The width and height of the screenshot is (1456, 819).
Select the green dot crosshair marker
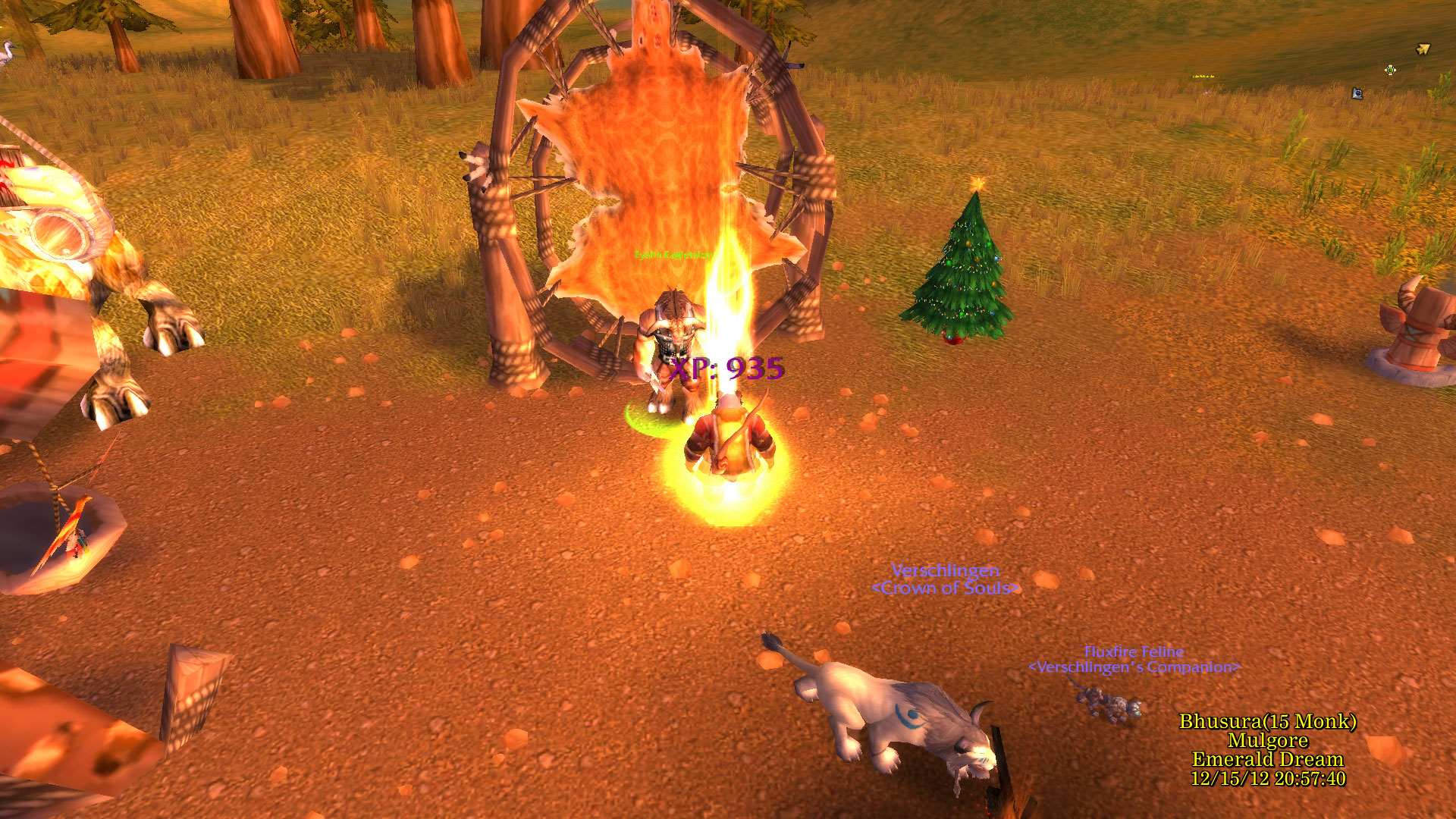(1390, 70)
